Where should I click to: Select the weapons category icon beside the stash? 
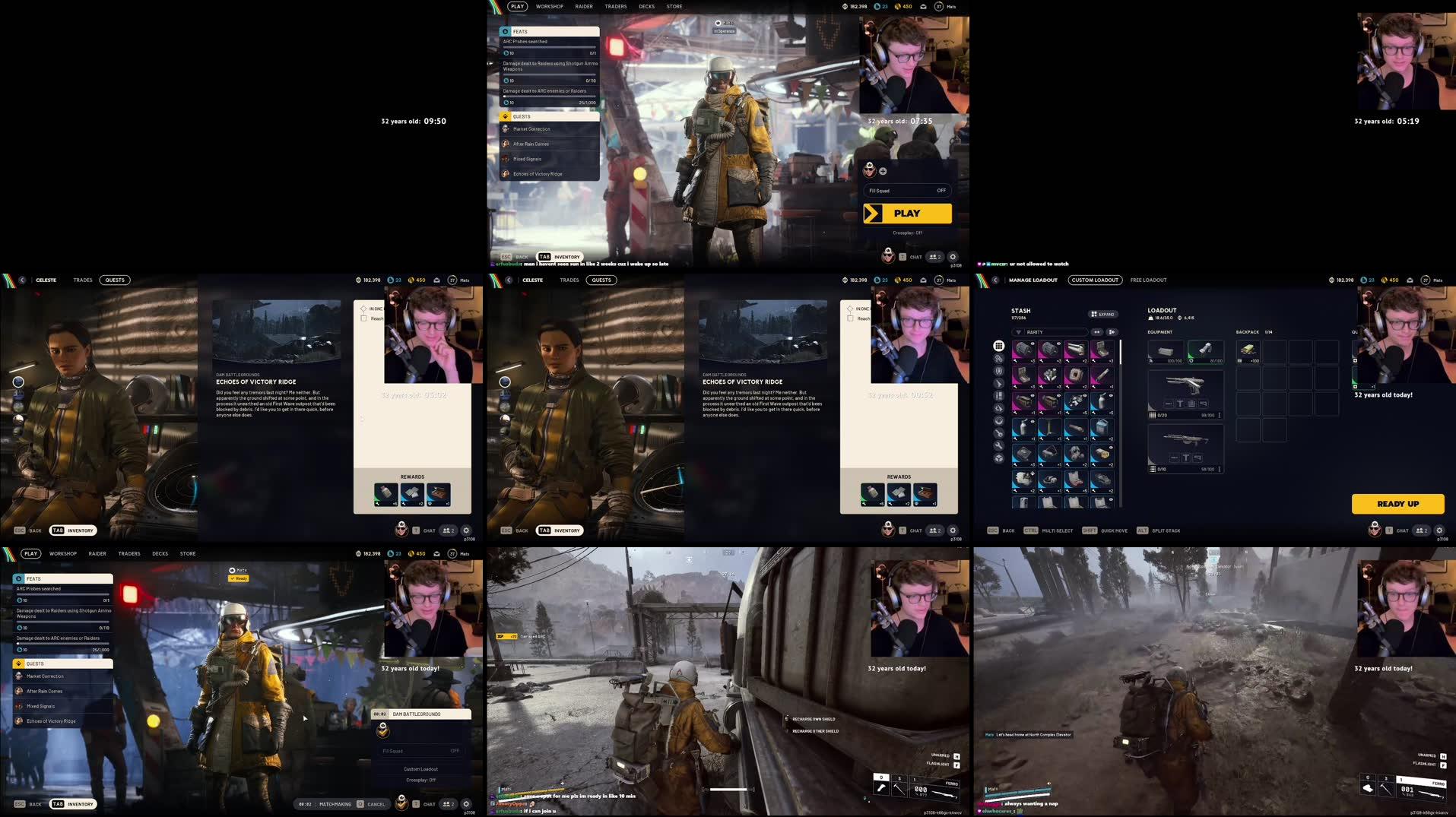998,384
